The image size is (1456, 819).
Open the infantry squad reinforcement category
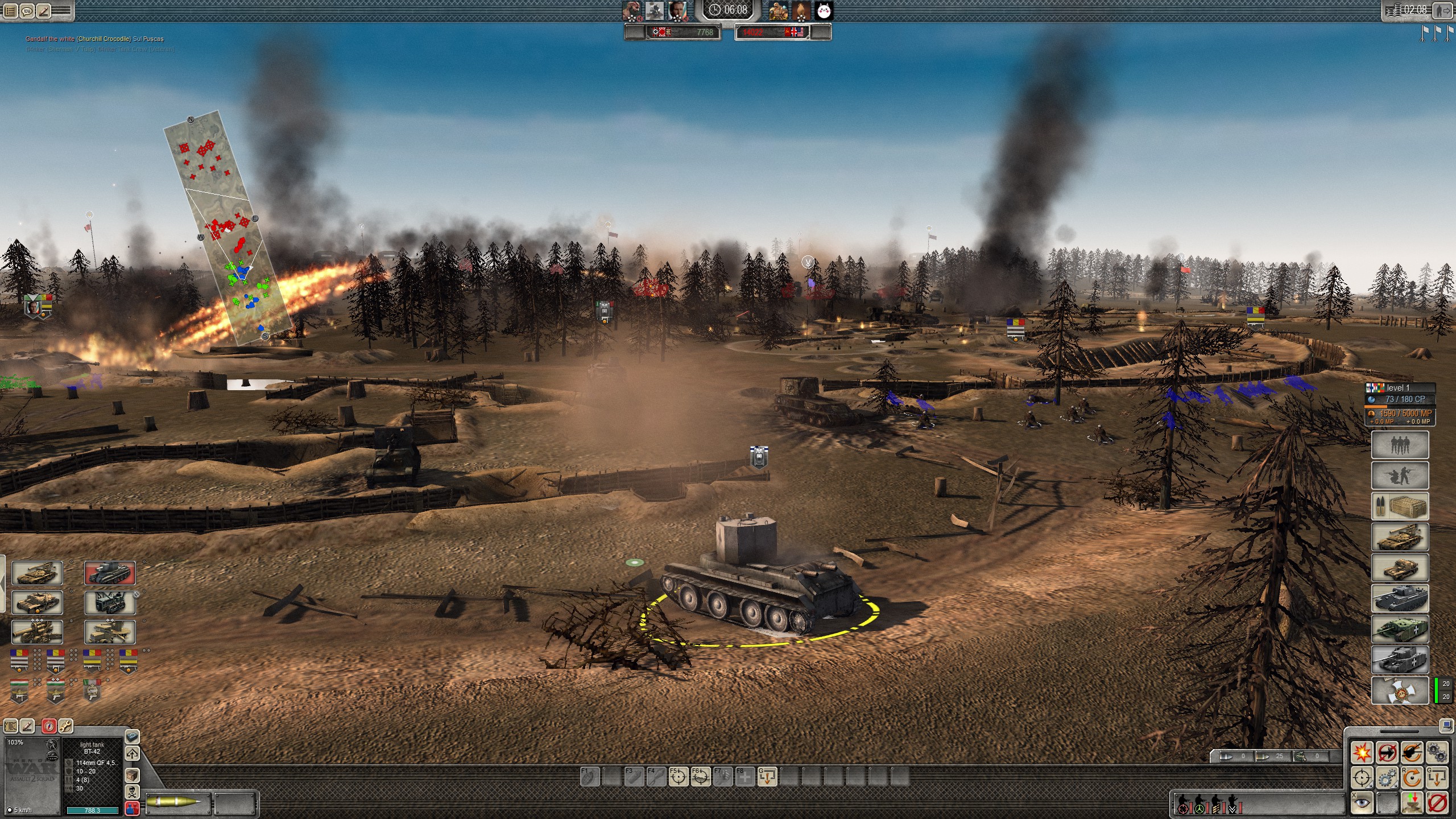1400,445
